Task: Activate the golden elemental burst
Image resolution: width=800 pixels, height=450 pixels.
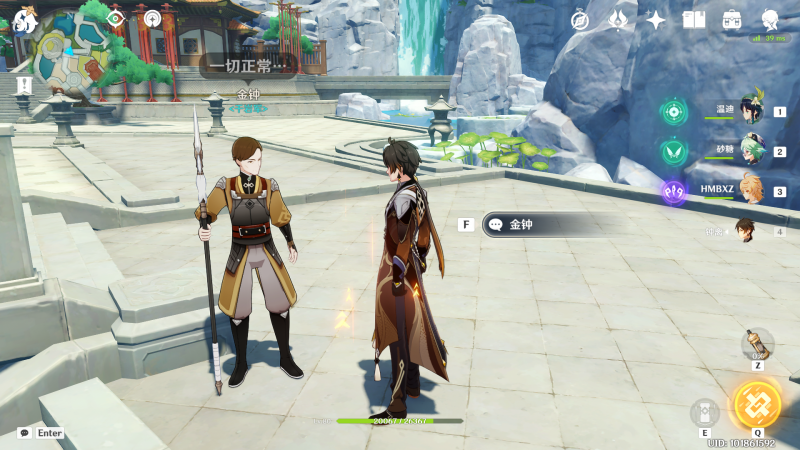Action: tap(757, 403)
